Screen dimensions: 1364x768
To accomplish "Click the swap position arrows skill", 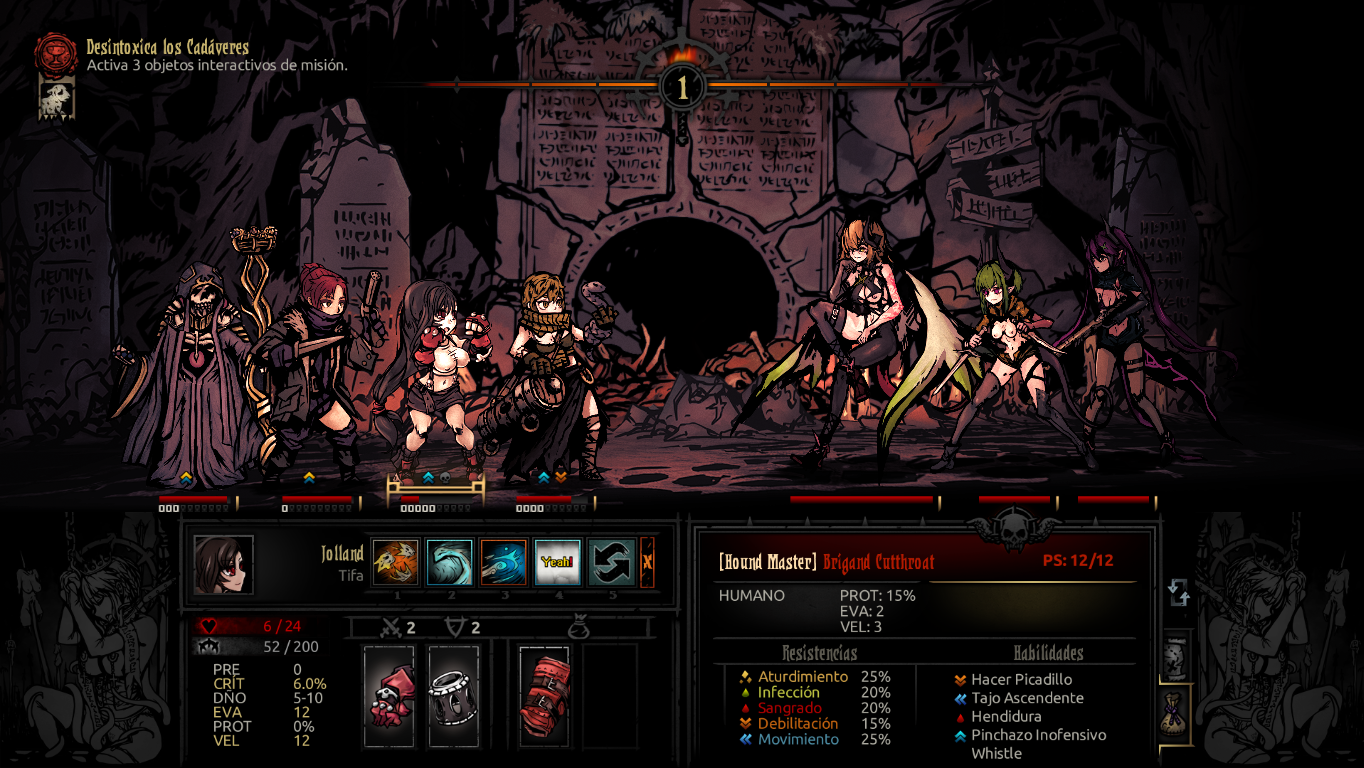I will (611, 562).
